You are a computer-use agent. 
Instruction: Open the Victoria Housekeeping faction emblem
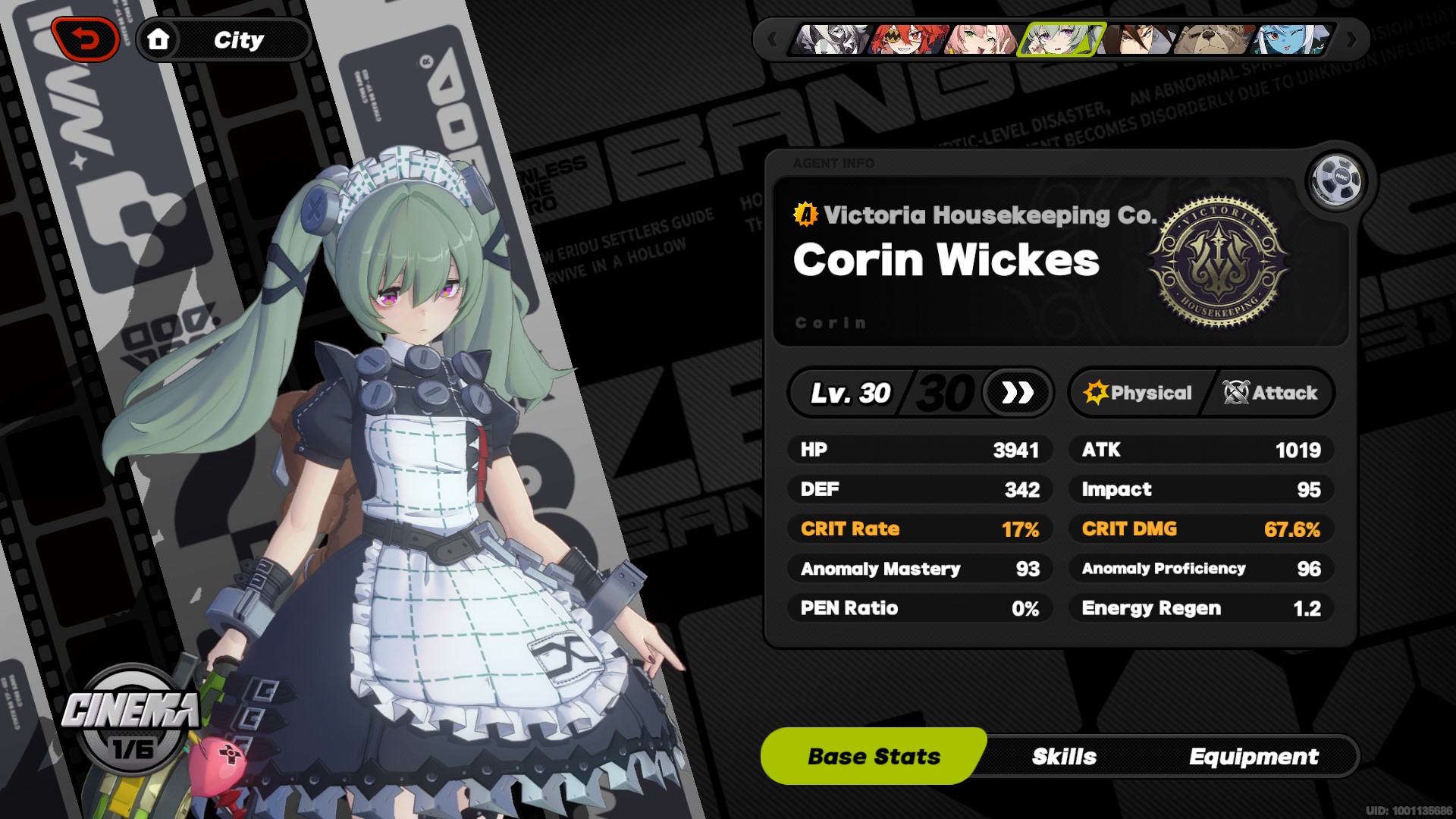point(1219,262)
